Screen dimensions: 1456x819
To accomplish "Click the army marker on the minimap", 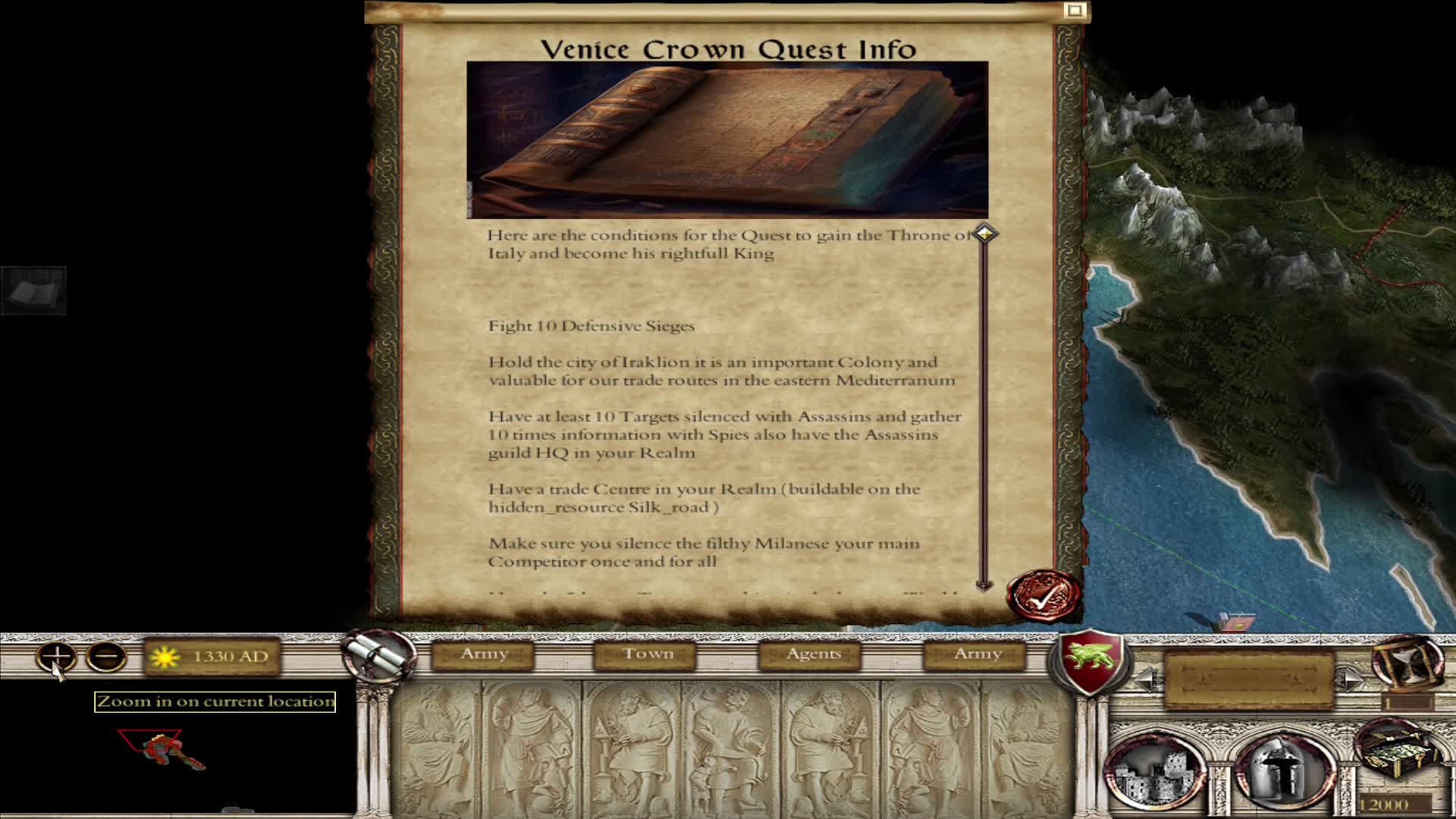I will pos(159,749).
